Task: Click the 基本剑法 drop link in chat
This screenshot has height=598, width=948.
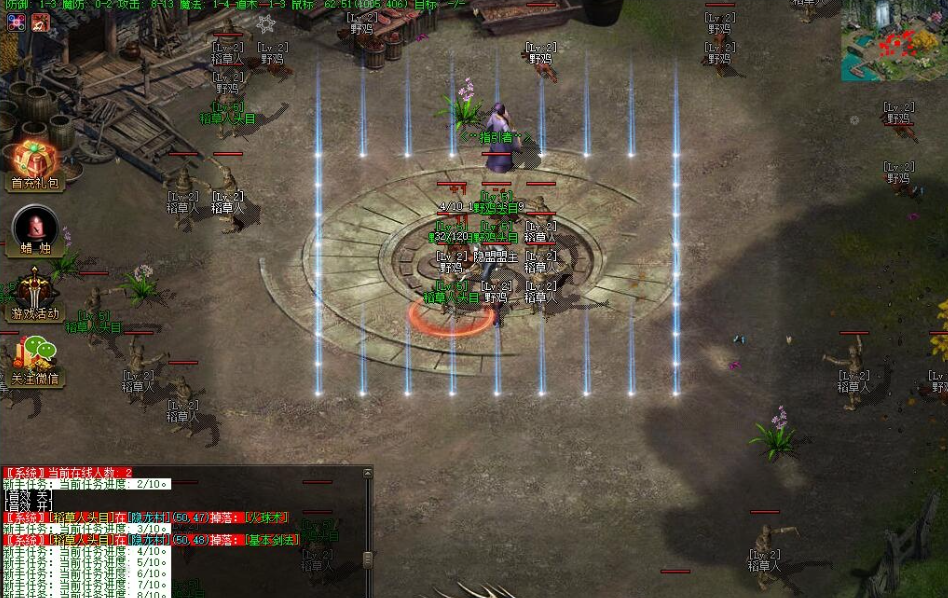Action: 272,540
